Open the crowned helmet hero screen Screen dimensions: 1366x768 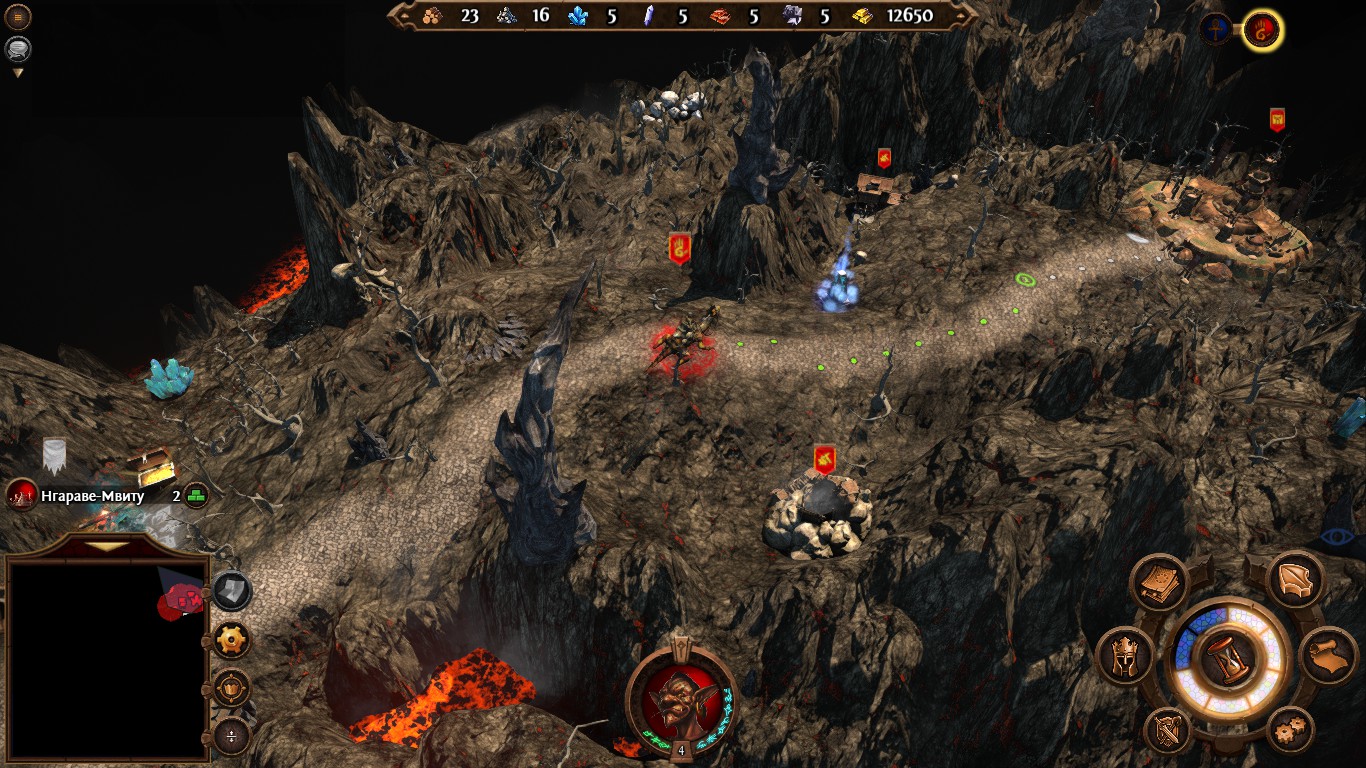(1125, 657)
